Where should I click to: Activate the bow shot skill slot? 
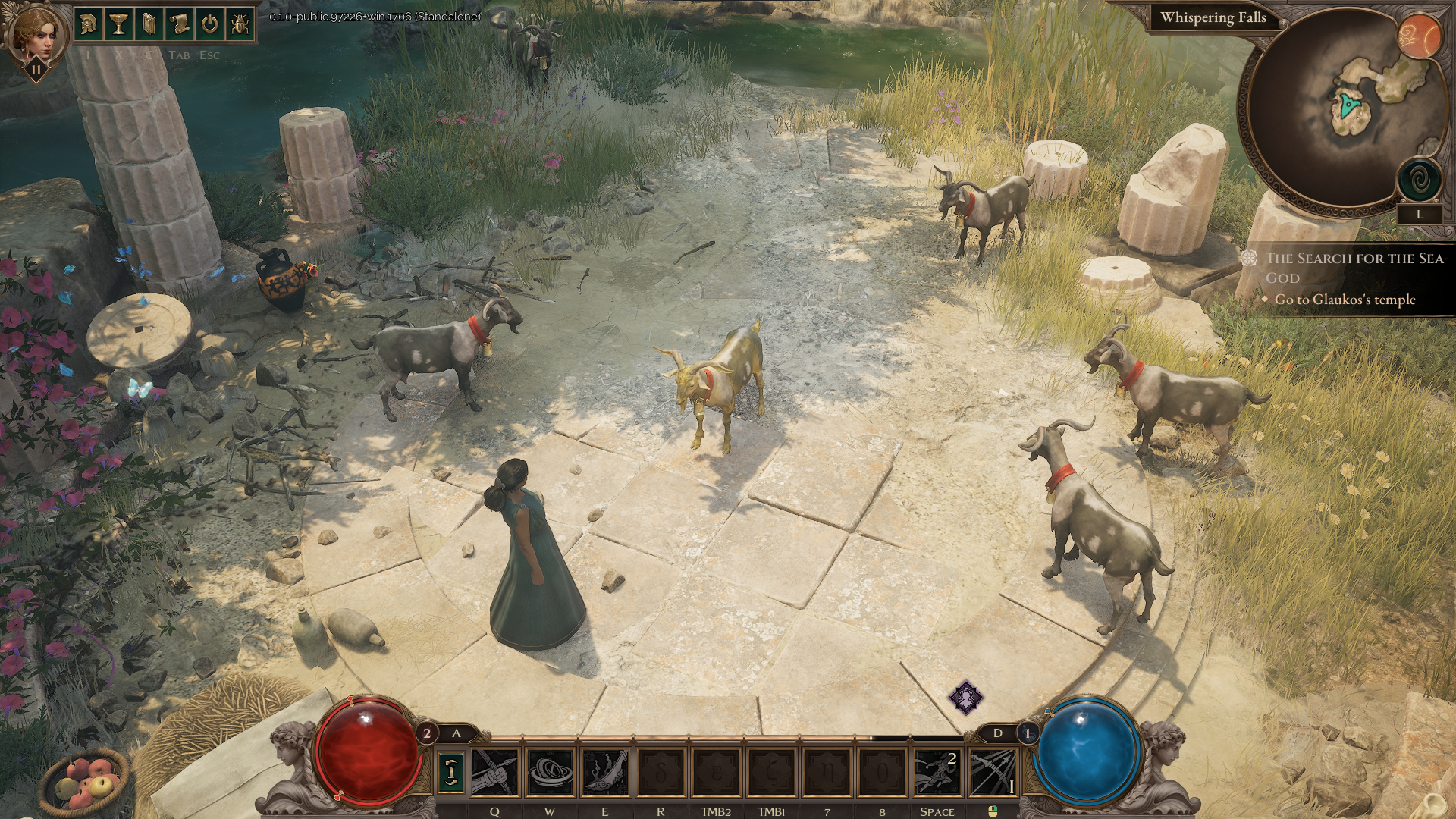(494, 772)
